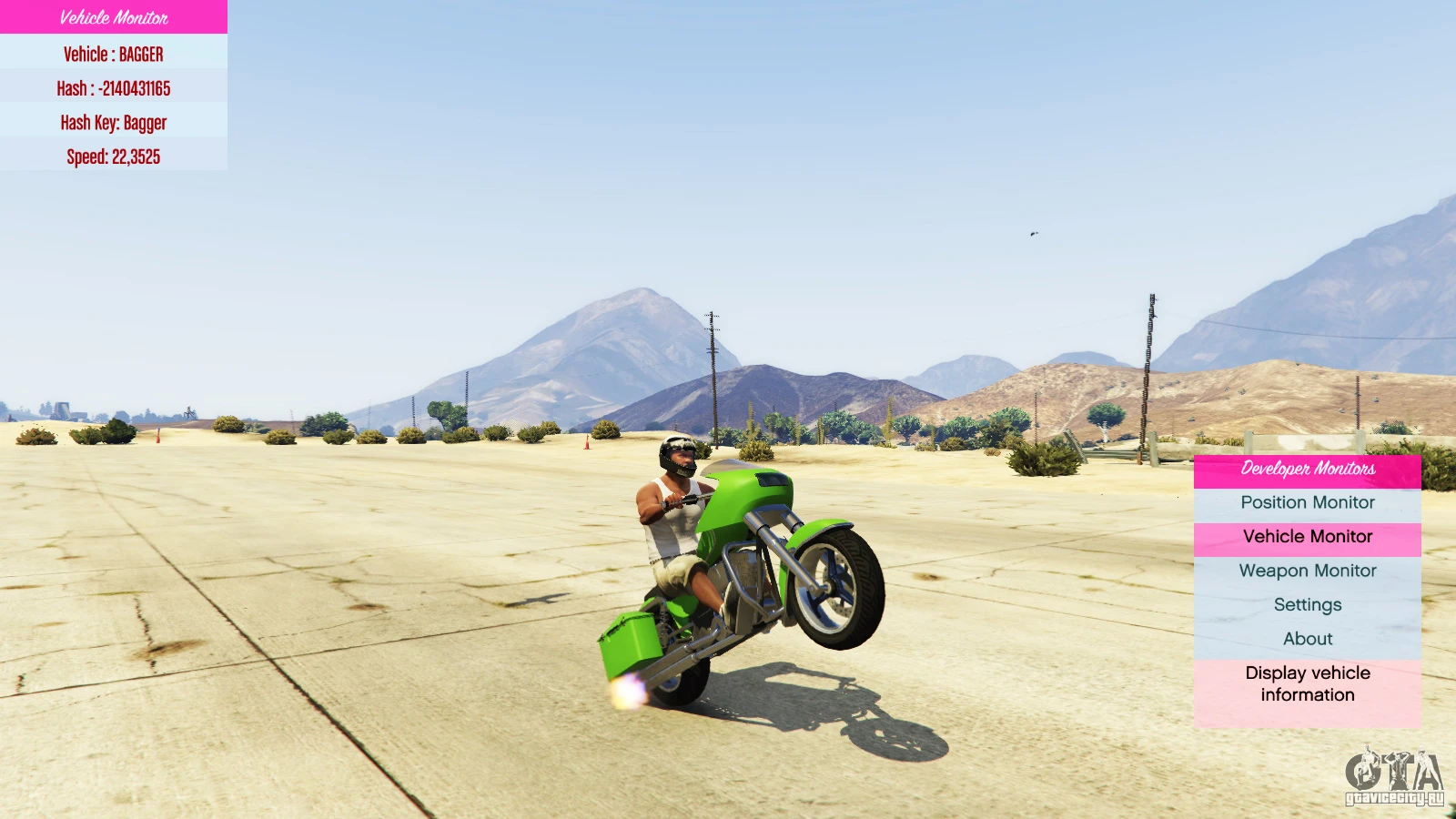1456x819 pixels.
Task: Enable the Weapon Monitor overlay
Action: (1308, 571)
